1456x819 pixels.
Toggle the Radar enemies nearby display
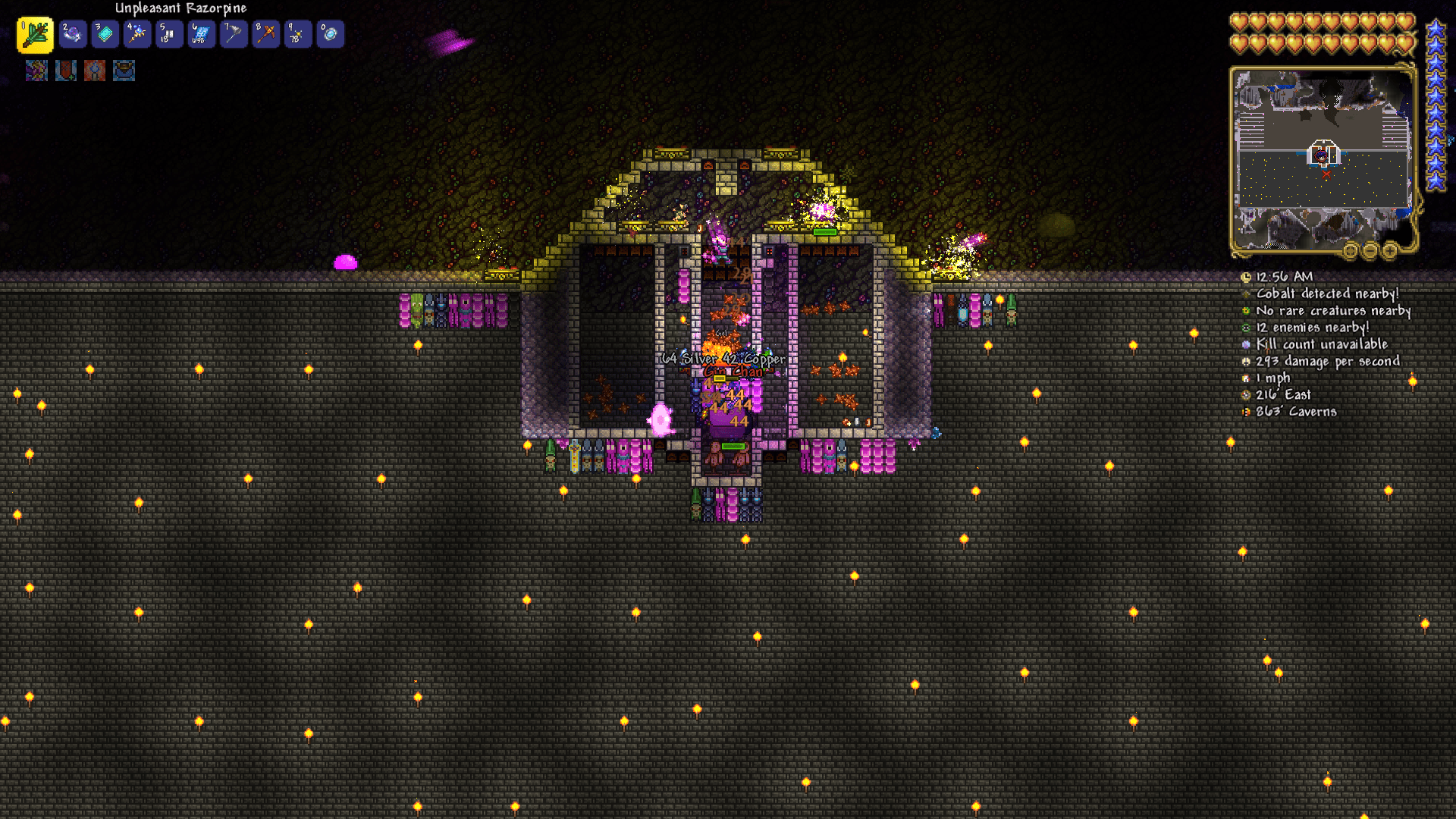pyautogui.click(x=1245, y=328)
